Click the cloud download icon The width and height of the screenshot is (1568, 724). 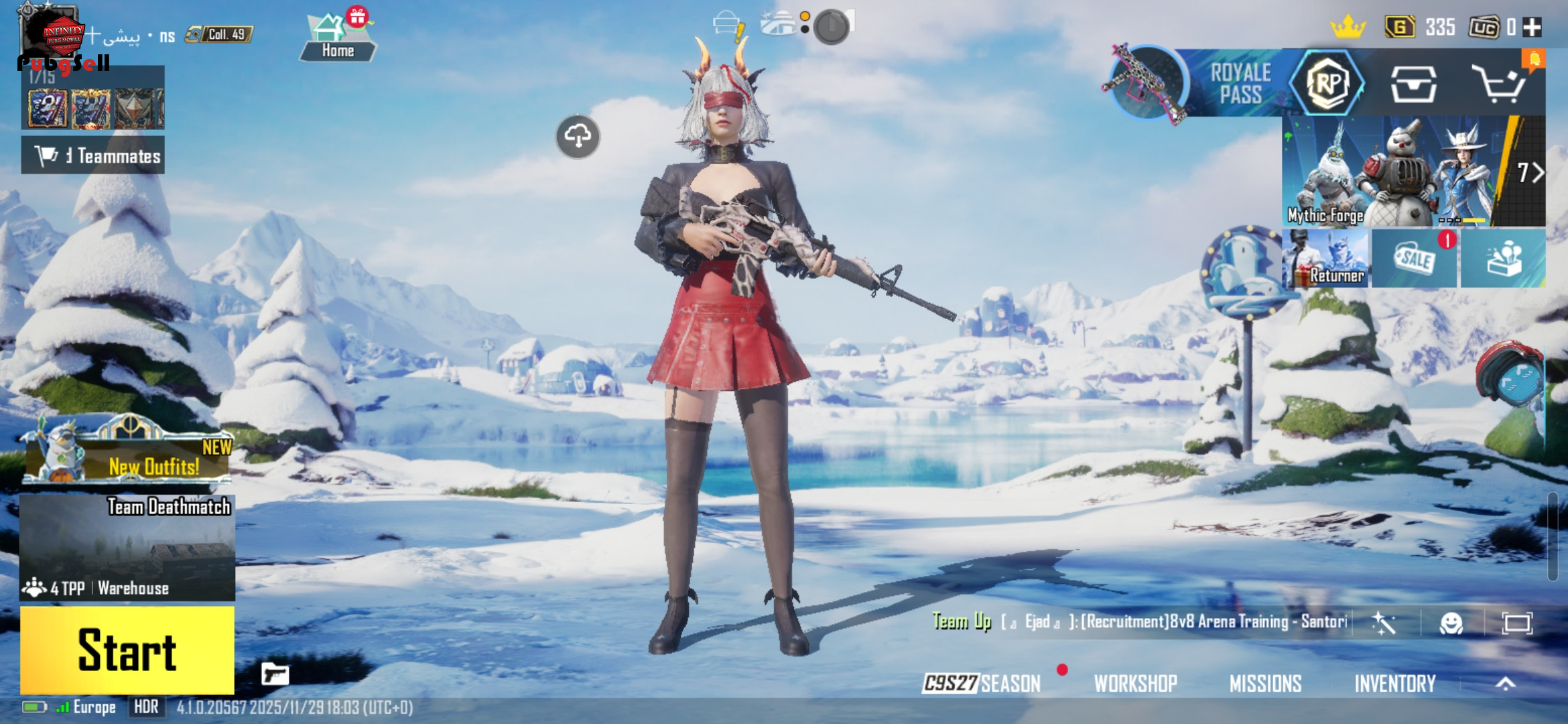578,137
